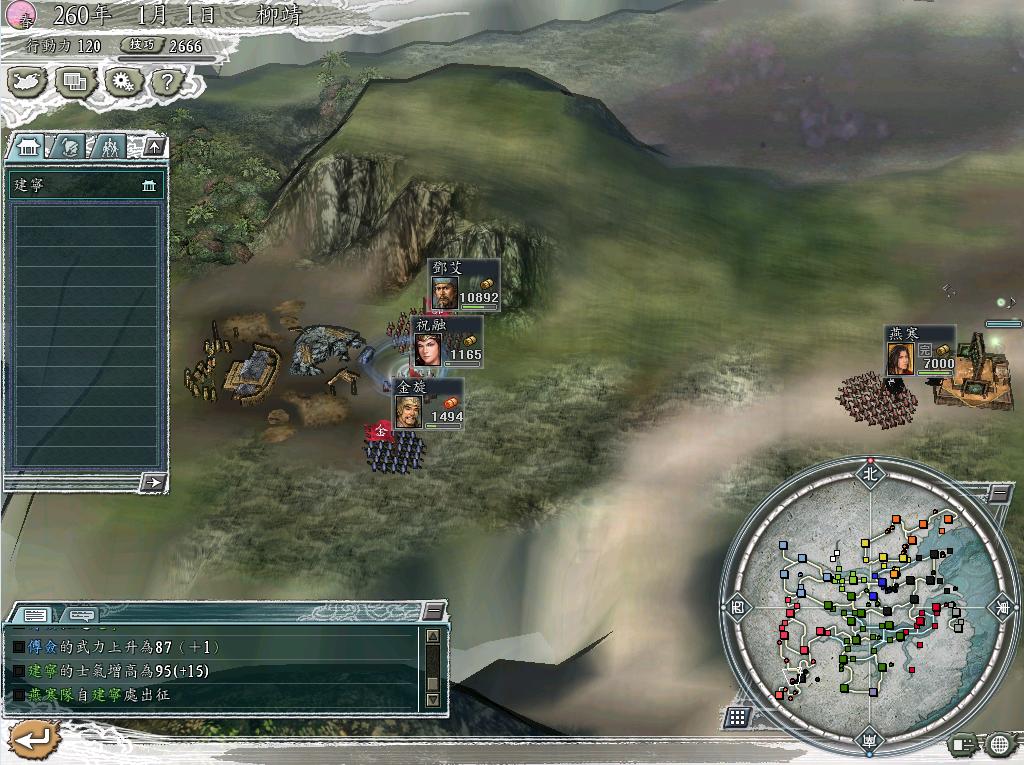Select 金旋's unit portrait tag
Viewport: 1024px width, 765px height.
coord(409,410)
